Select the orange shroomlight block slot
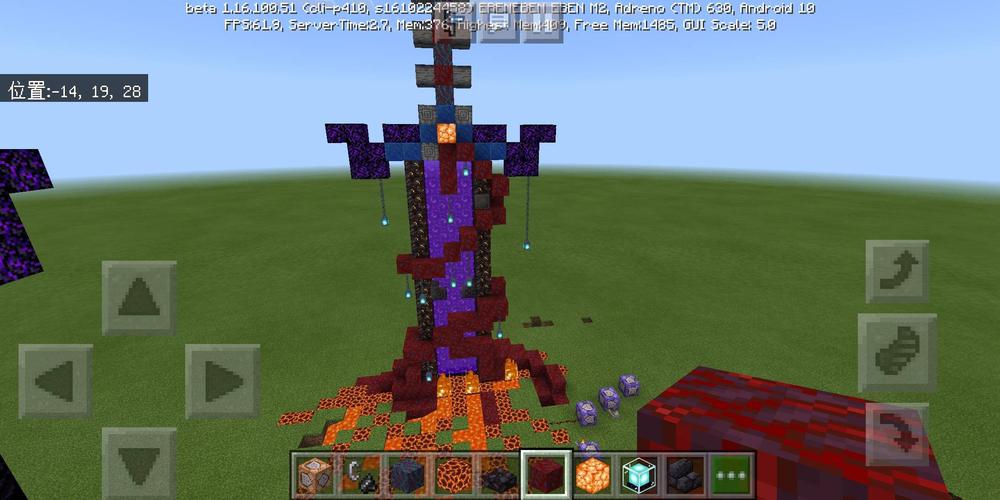Screen dimensions: 1000x500 coord(592,474)
